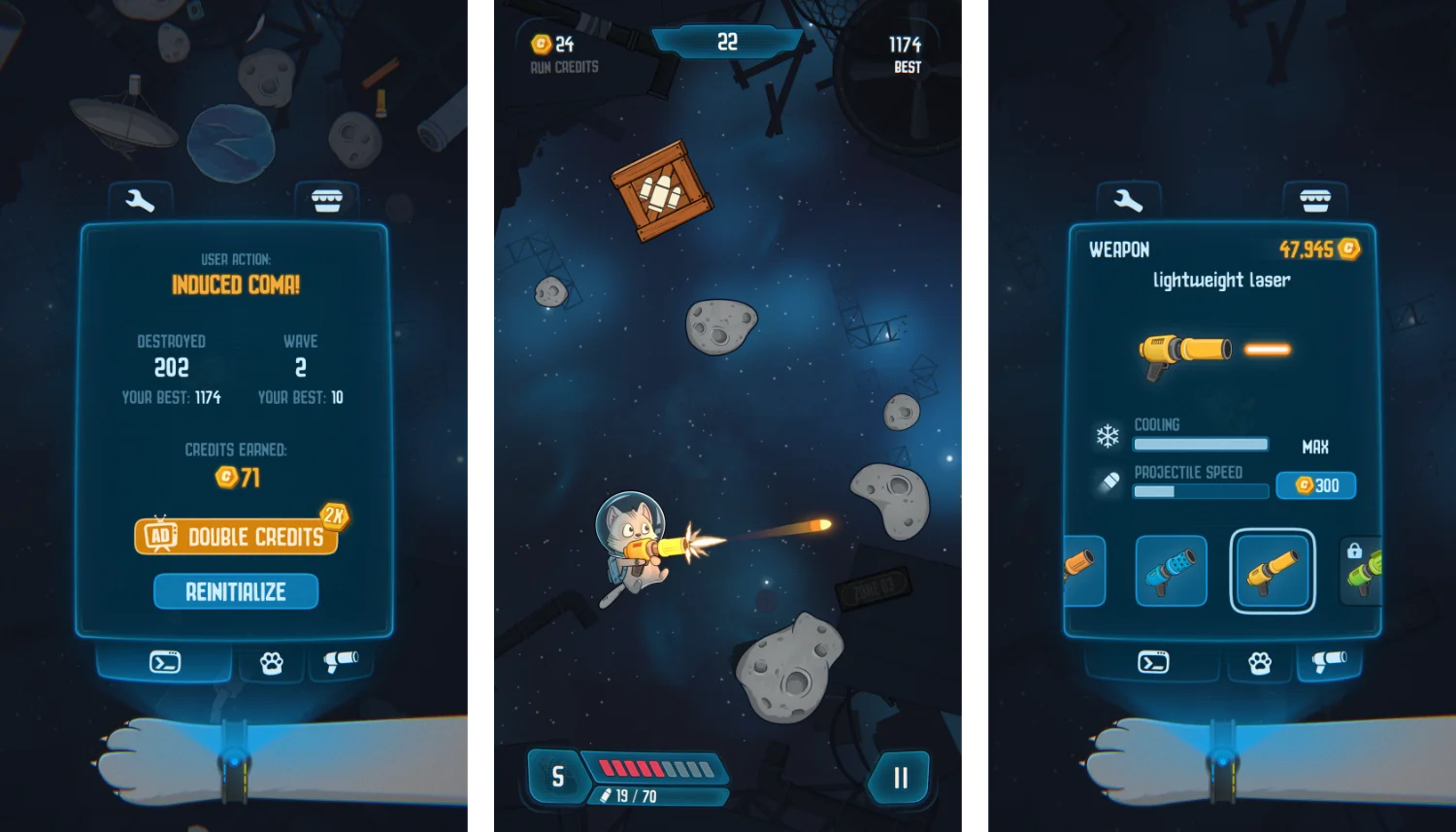The height and width of the screenshot is (832, 1456).
Task: Open the shop stall tab above the Induced Coma panel
Action: 327,201
